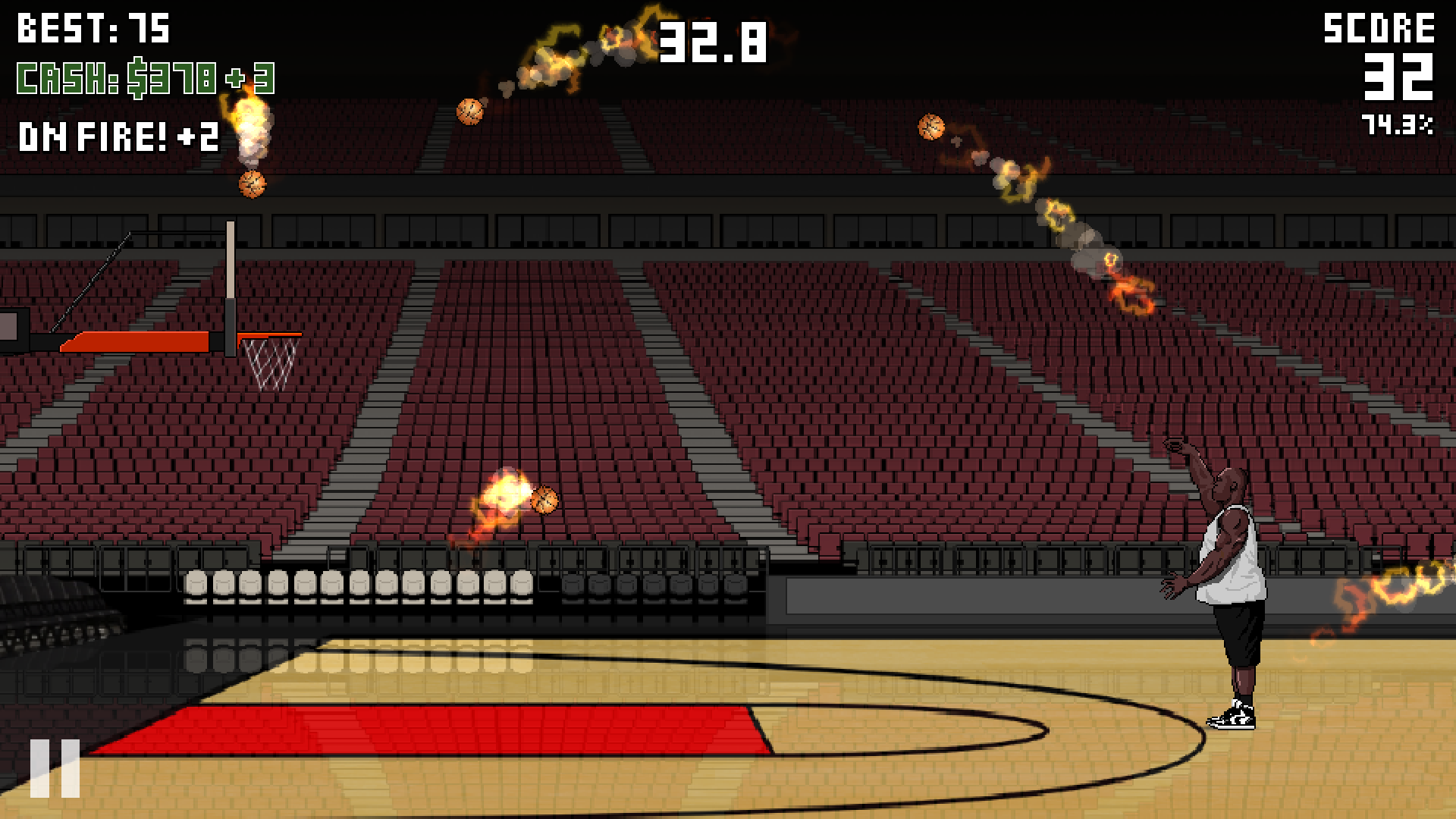
Task: Pause the game with the pause button
Action: (55, 768)
